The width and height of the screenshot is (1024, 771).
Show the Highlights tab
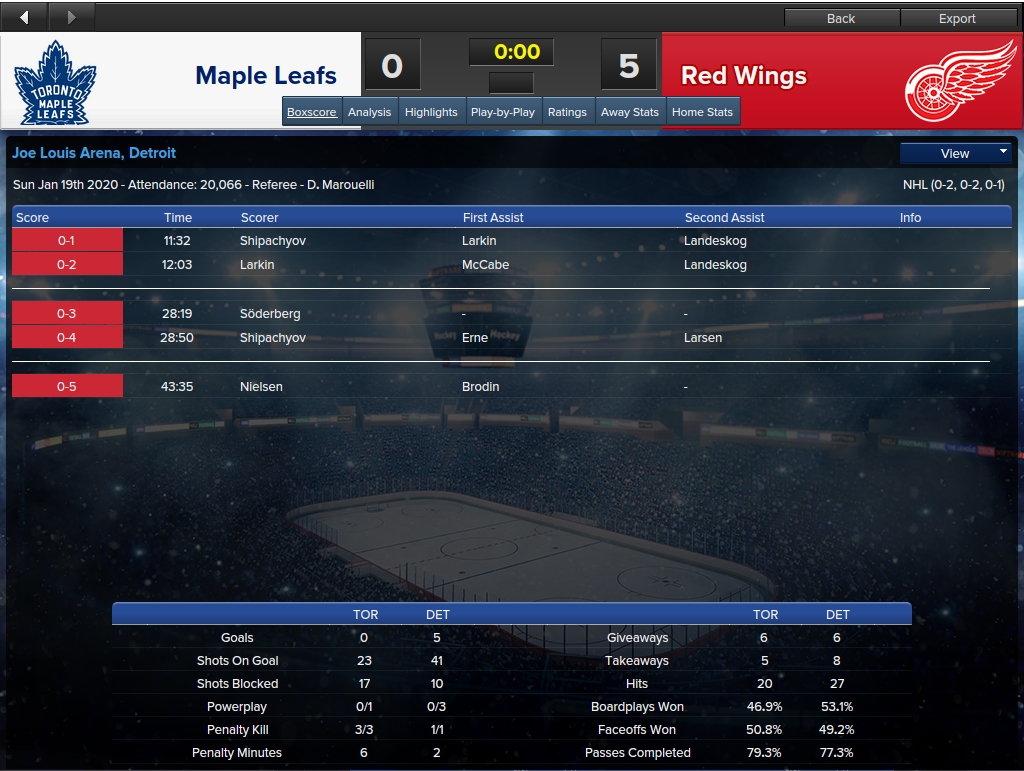pos(431,112)
